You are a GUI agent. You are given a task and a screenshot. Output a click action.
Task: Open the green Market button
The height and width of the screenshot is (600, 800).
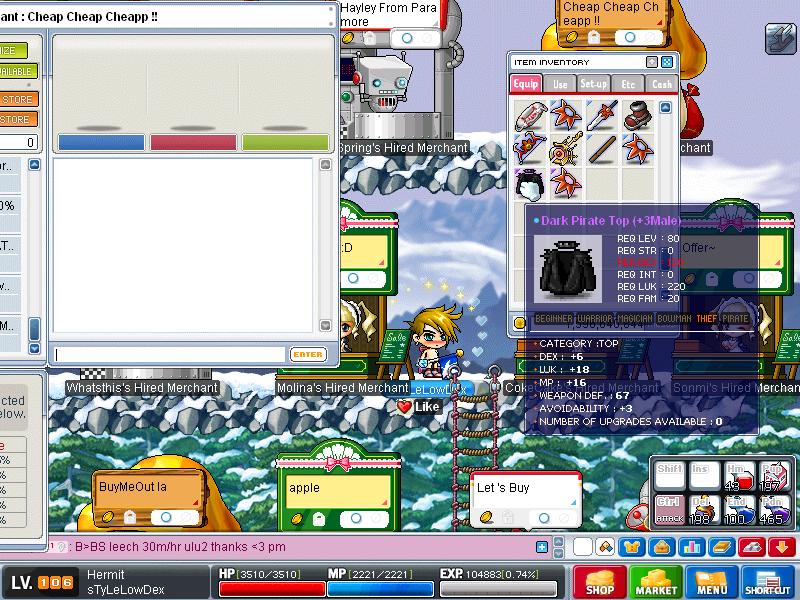656,582
